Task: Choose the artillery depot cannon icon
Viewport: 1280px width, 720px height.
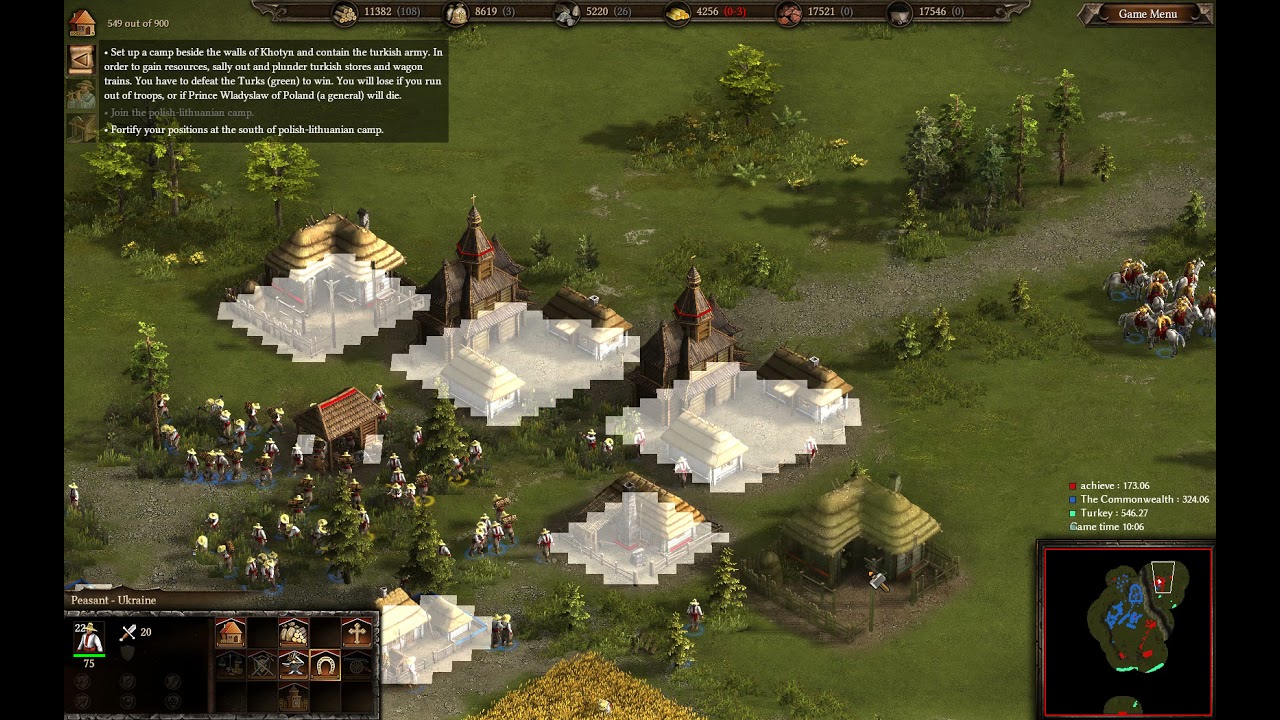Action: pyautogui.click(x=357, y=664)
